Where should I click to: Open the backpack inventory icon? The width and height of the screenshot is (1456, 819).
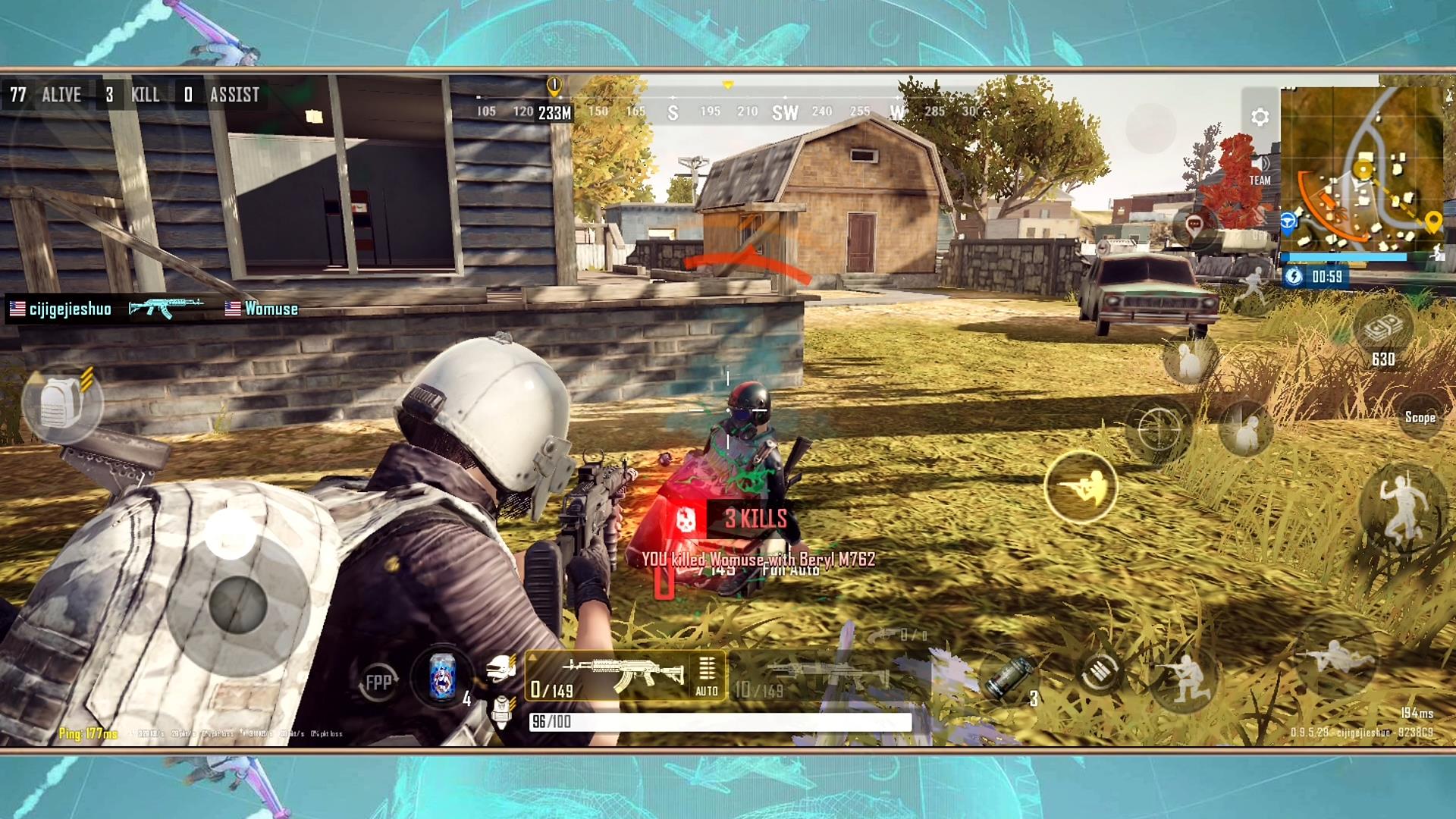(x=64, y=402)
